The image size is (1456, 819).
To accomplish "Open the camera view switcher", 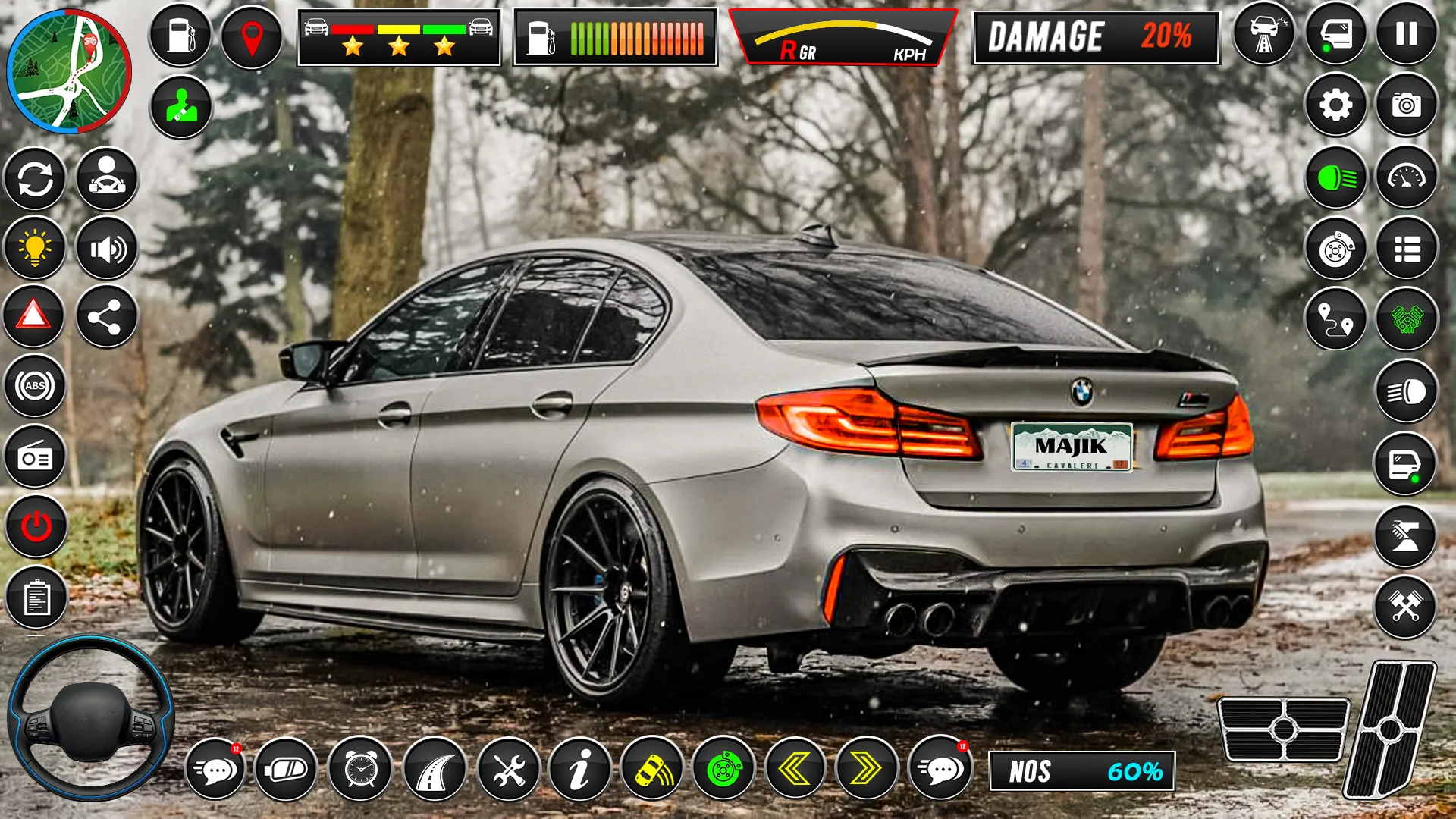I will (1409, 106).
